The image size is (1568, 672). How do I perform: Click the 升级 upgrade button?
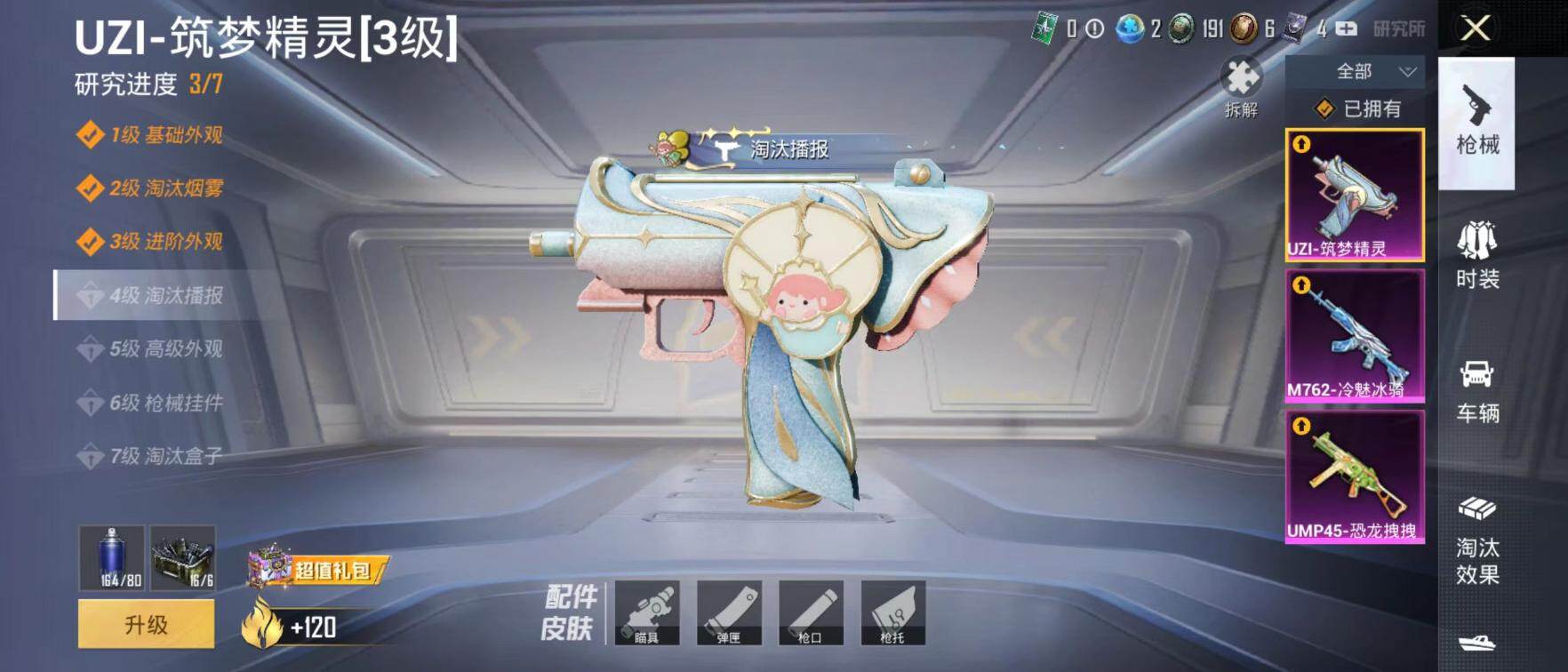coord(147,624)
